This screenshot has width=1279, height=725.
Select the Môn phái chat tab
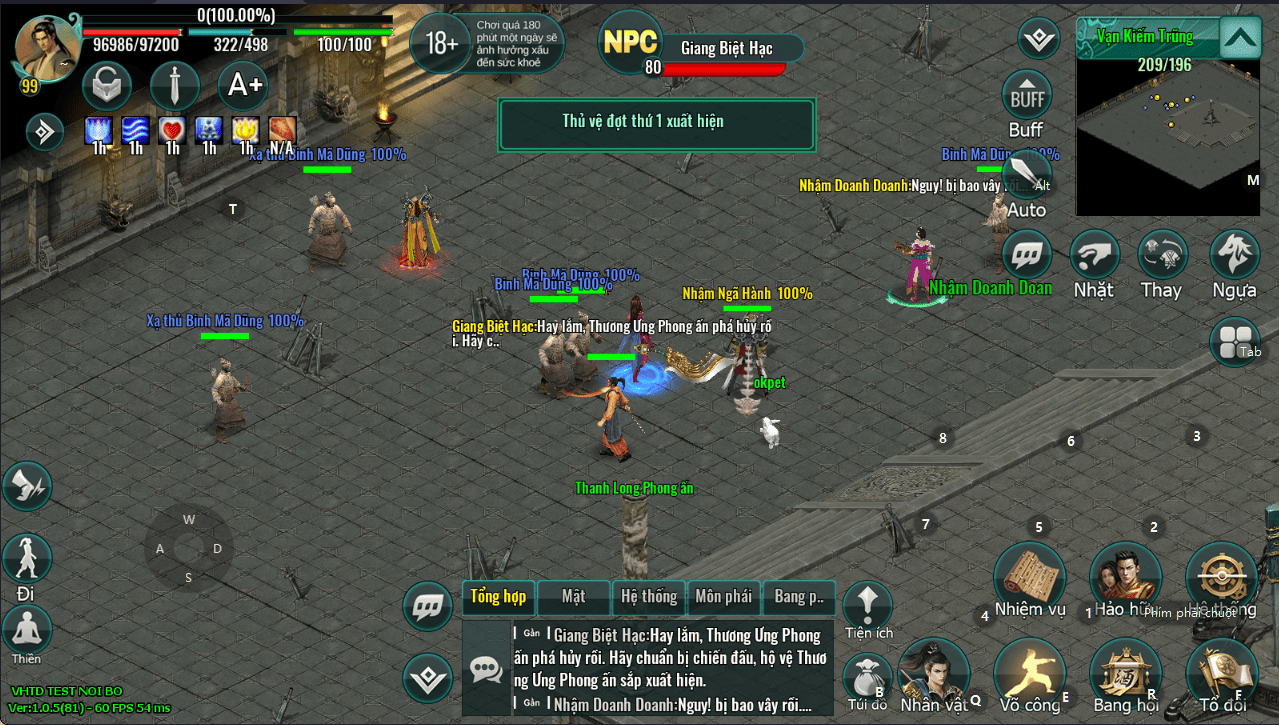[x=723, y=597]
